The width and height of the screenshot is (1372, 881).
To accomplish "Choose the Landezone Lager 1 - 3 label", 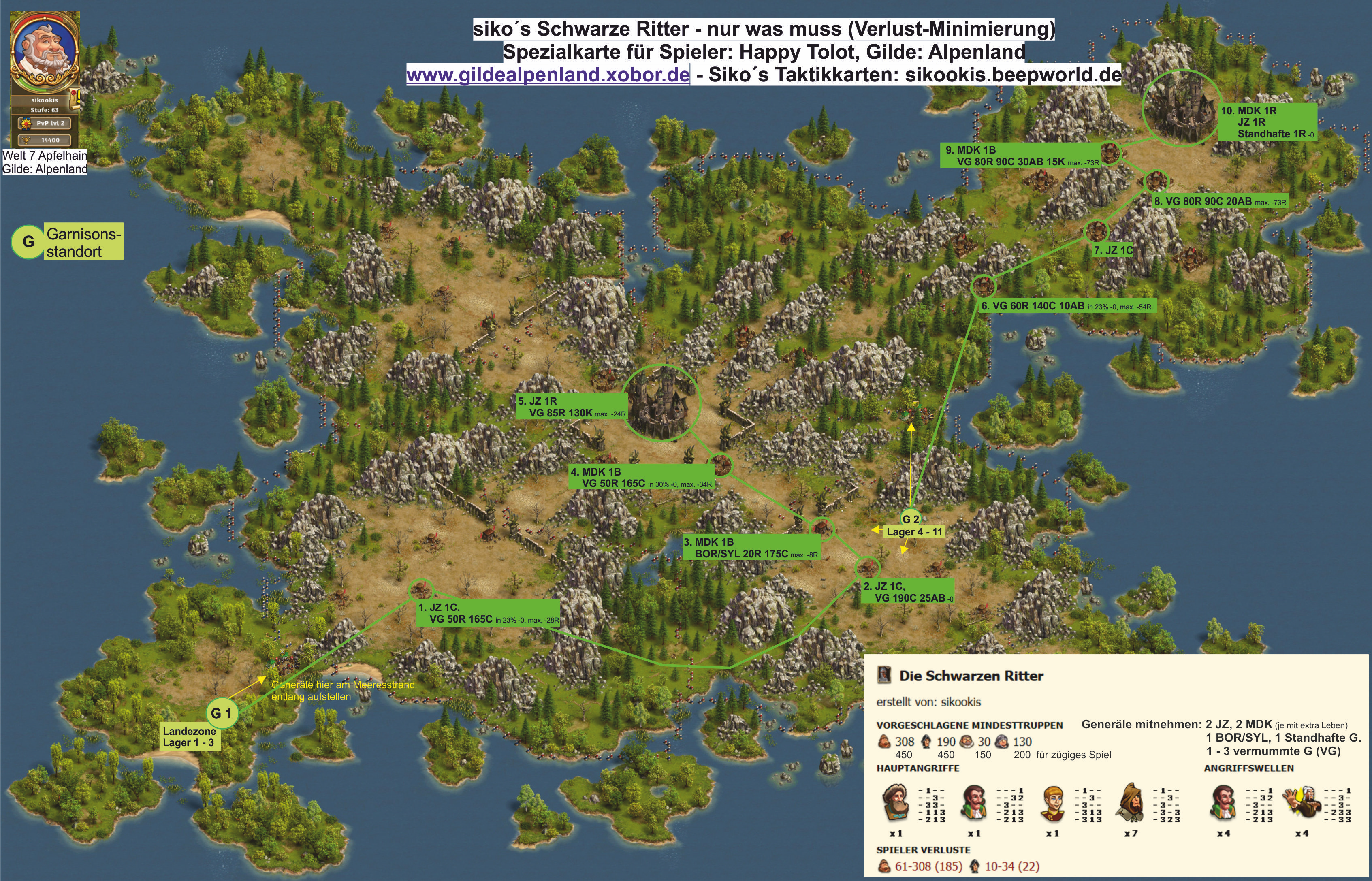I will [189, 737].
